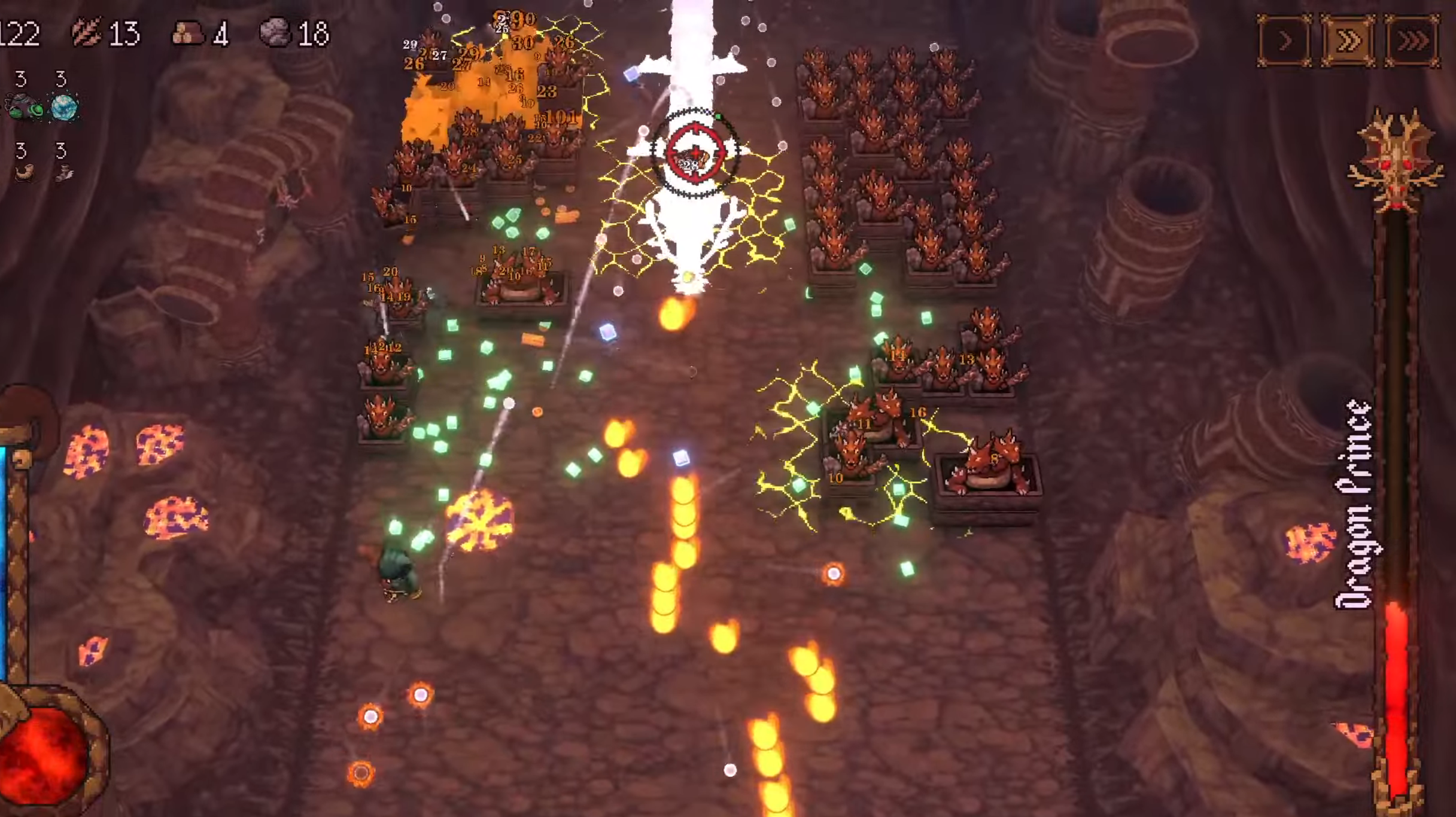Click the gold counter showing 122
The height and width of the screenshot is (817, 1456).
pos(18,33)
